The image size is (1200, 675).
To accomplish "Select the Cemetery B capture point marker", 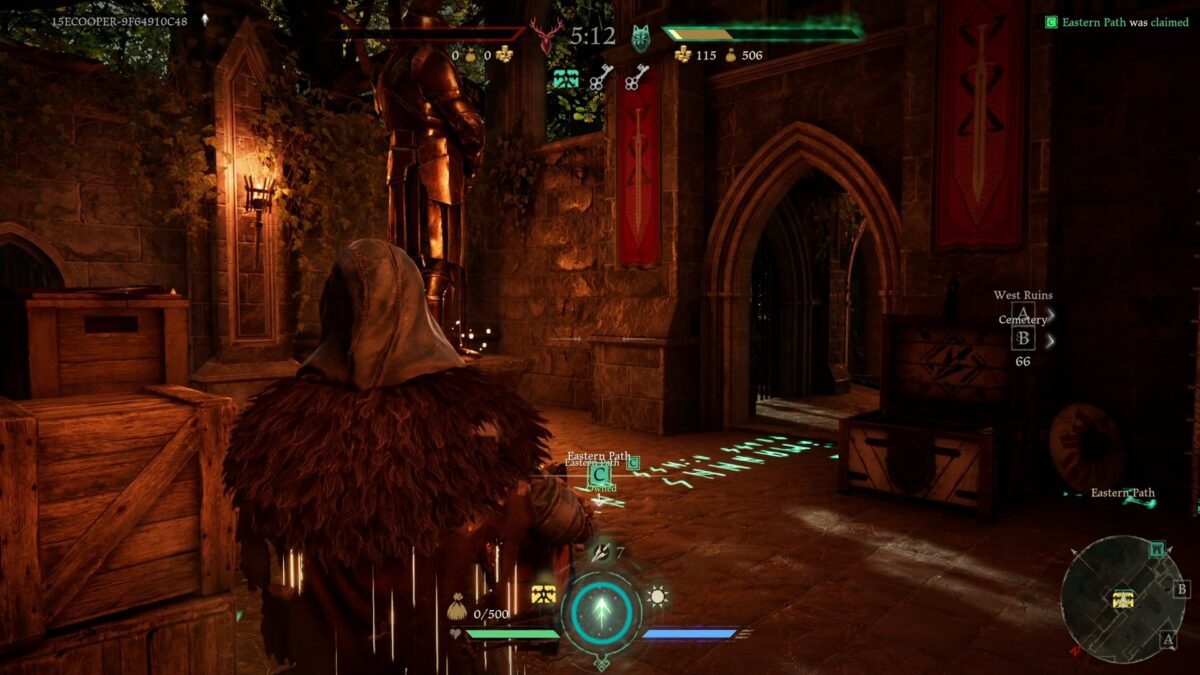I will click(1023, 339).
